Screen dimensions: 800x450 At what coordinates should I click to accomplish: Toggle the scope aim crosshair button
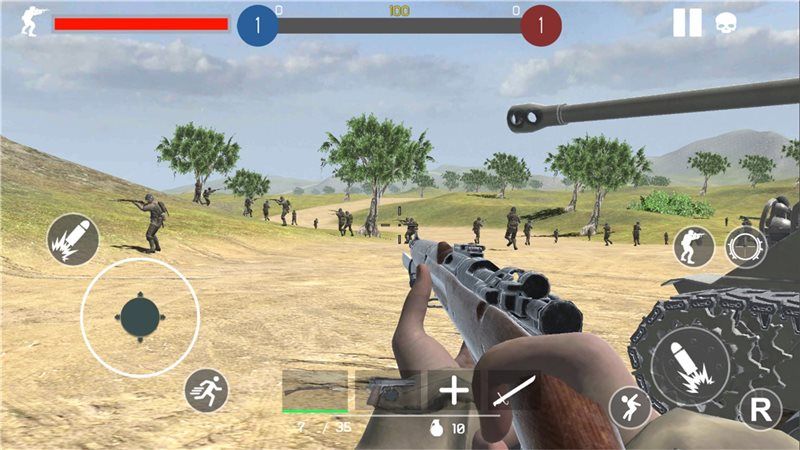click(x=746, y=245)
